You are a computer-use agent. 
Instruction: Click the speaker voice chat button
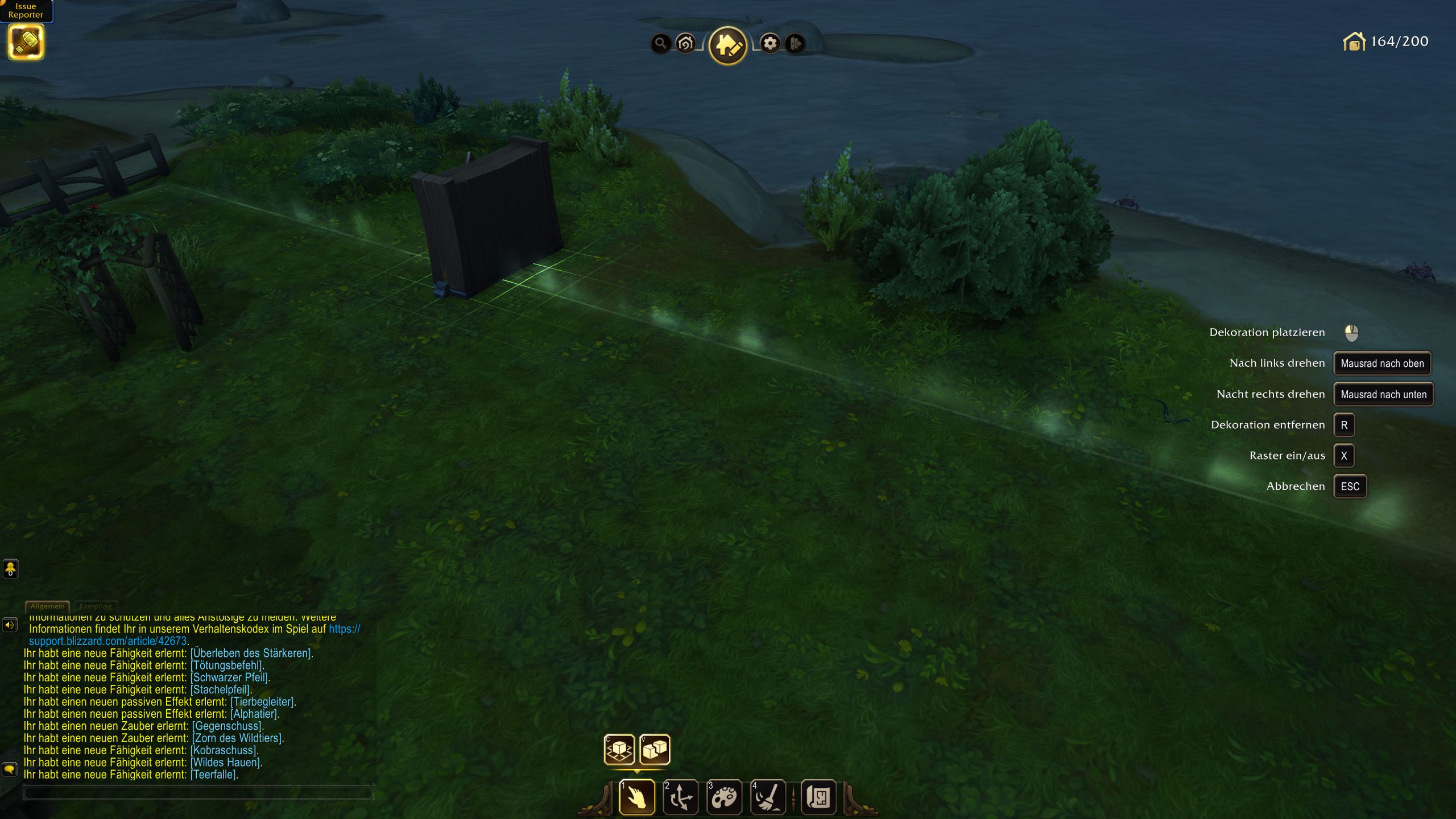[x=10, y=625]
